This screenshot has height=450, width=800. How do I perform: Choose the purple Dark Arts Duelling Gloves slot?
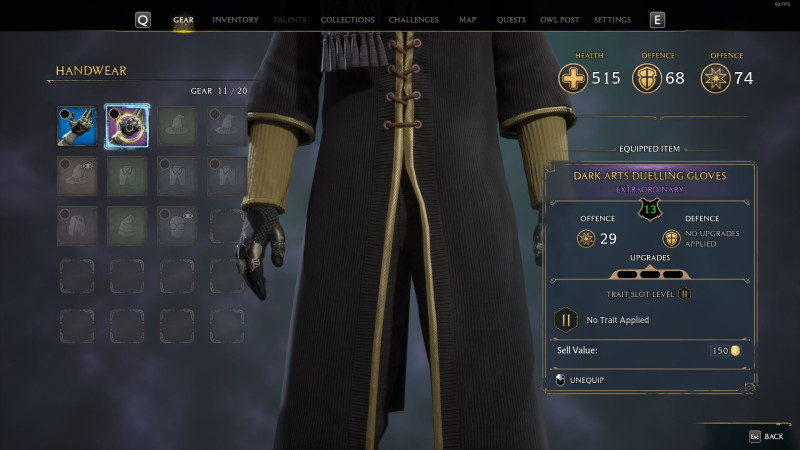click(x=127, y=126)
